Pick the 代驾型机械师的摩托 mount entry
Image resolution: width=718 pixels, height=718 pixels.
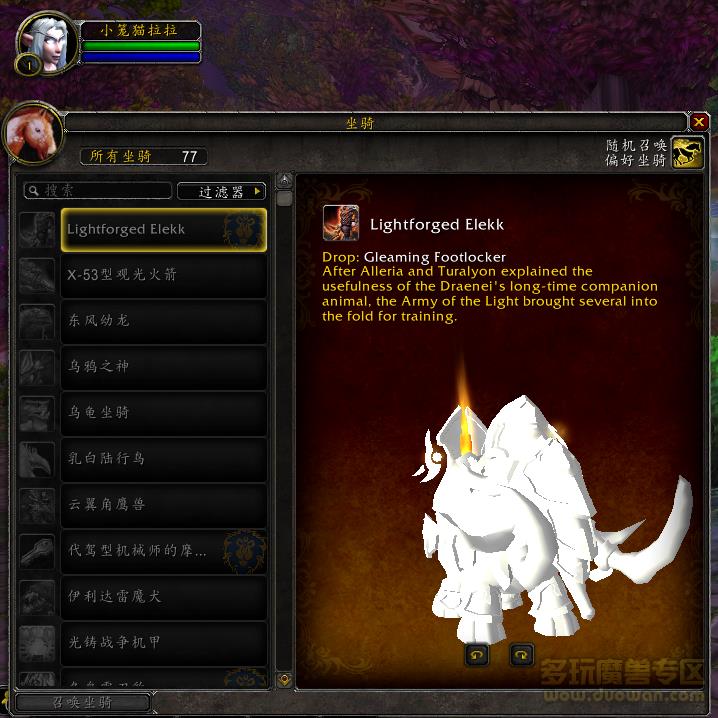pyautogui.click(x=164, y=551)
